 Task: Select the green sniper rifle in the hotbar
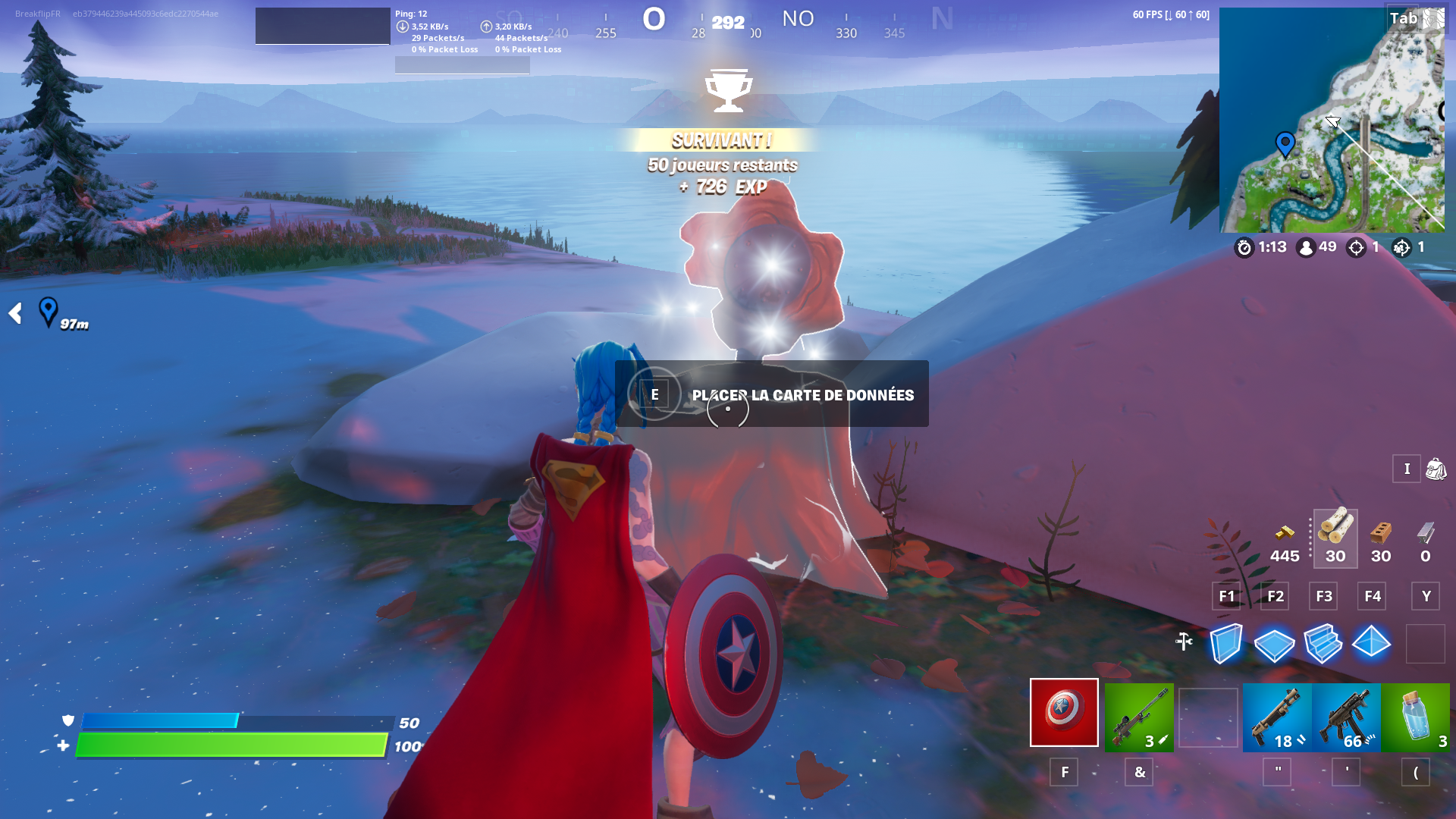pyautogui.click(x=1138, y=717)
